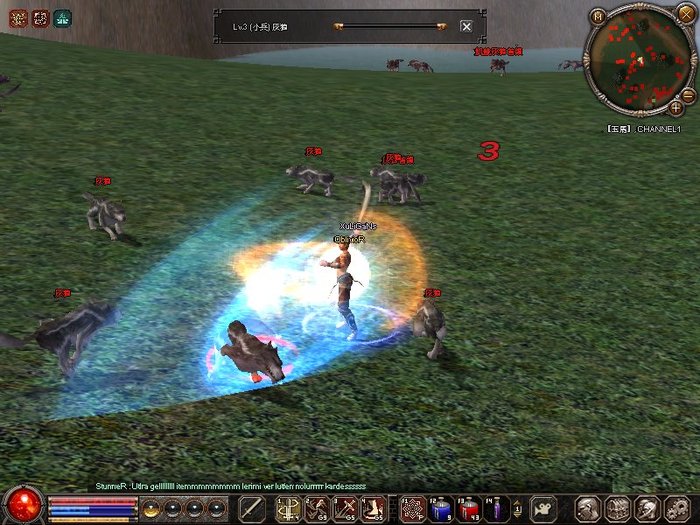Open the large map with the M button
The width and height of the screenshot is (700, 525).
[597, 16]
